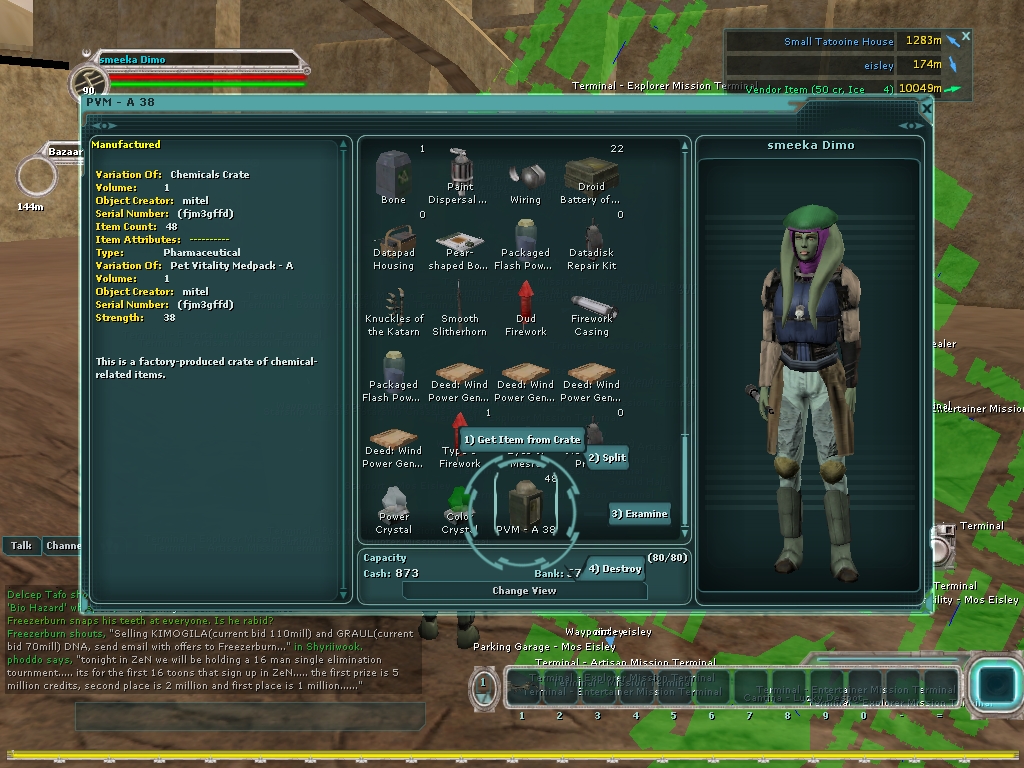
Task: Select the Split radial option
Action: point(608,458)
